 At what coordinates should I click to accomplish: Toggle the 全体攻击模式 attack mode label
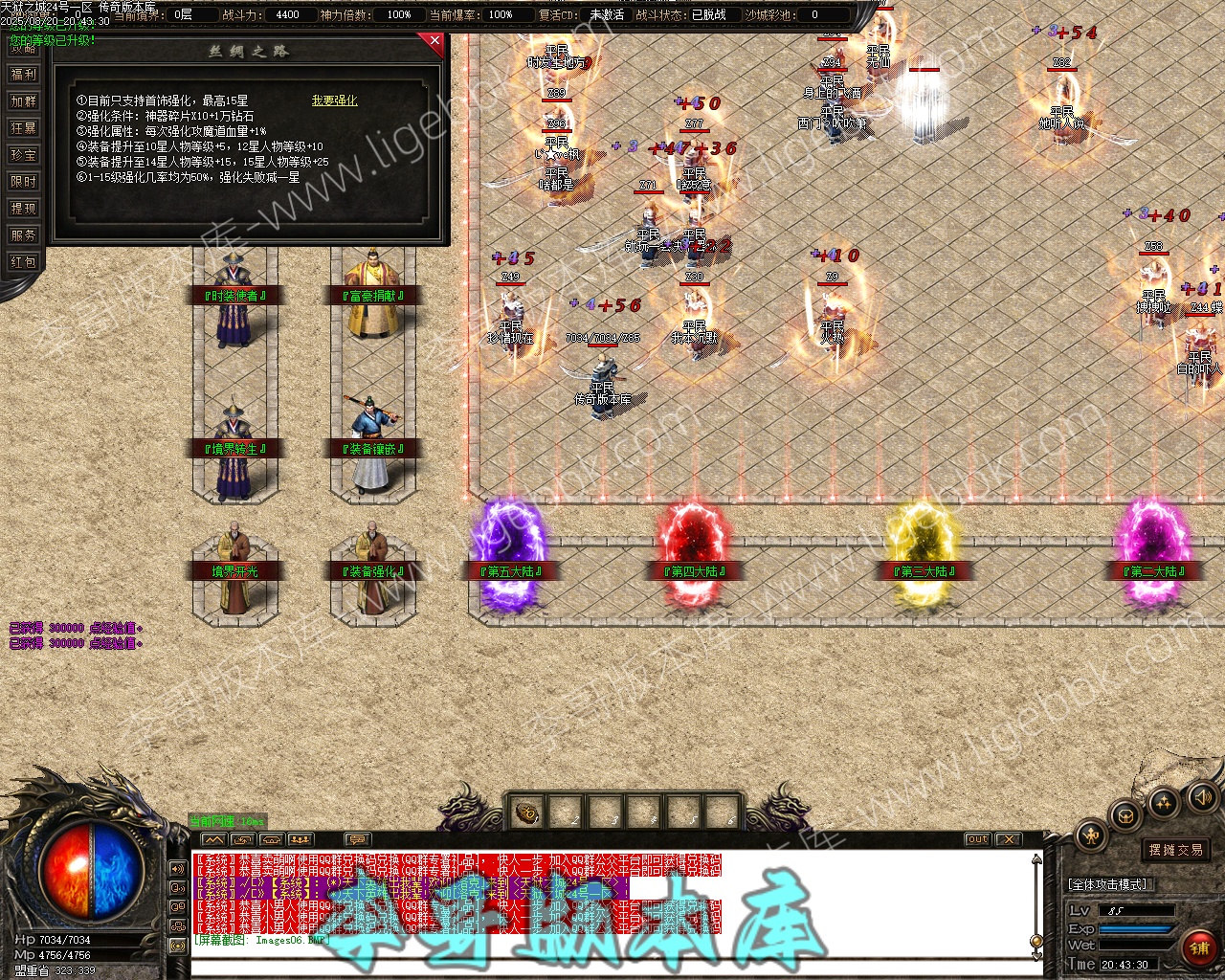1108,884
